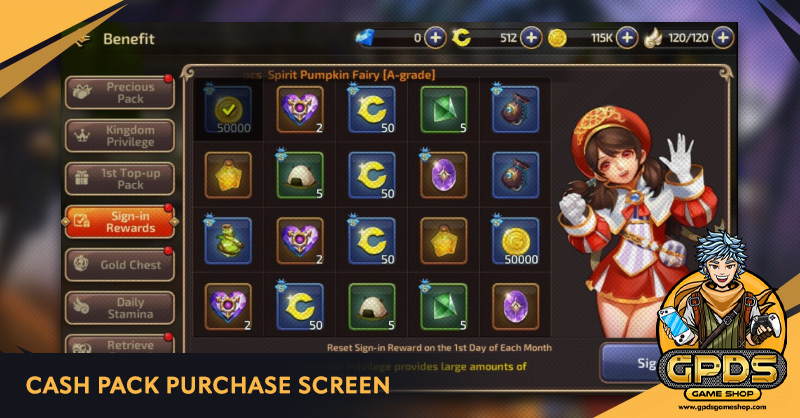This screenshot has height=418, width=800.
Task: Switch to the Retrieve tab
Action: point(119,345)
